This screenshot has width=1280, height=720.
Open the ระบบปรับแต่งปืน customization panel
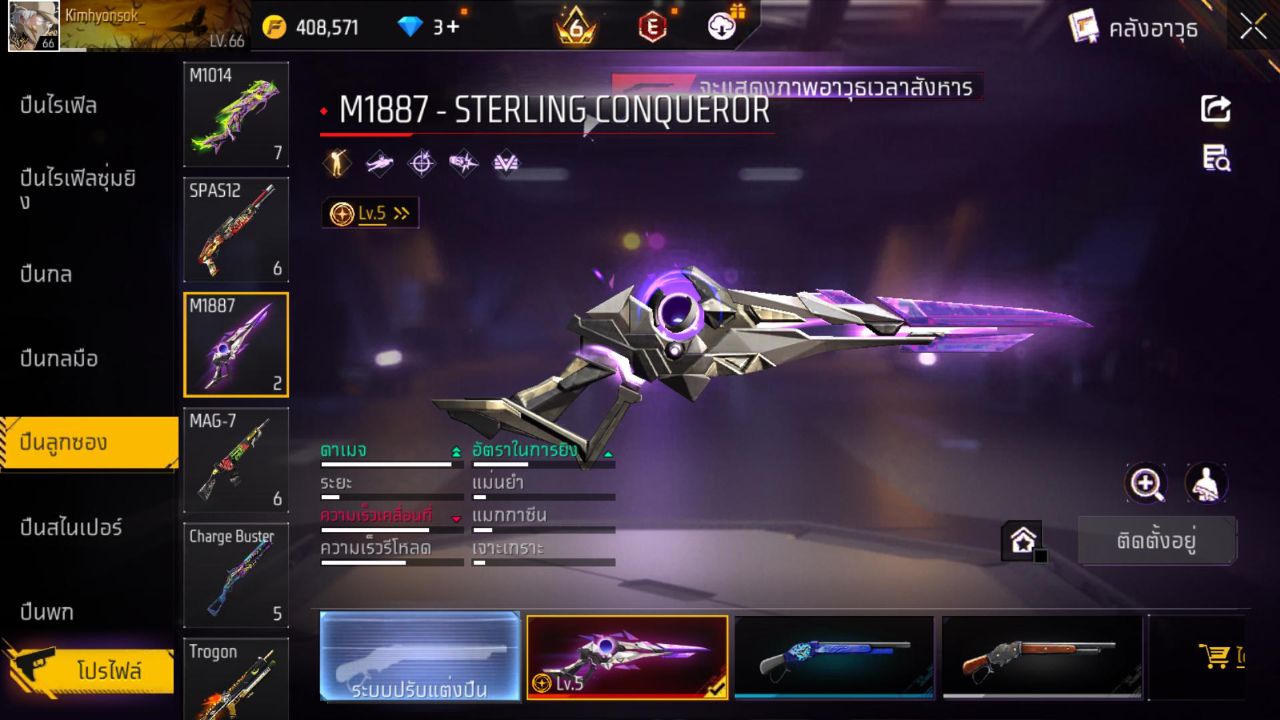point(420,656)
